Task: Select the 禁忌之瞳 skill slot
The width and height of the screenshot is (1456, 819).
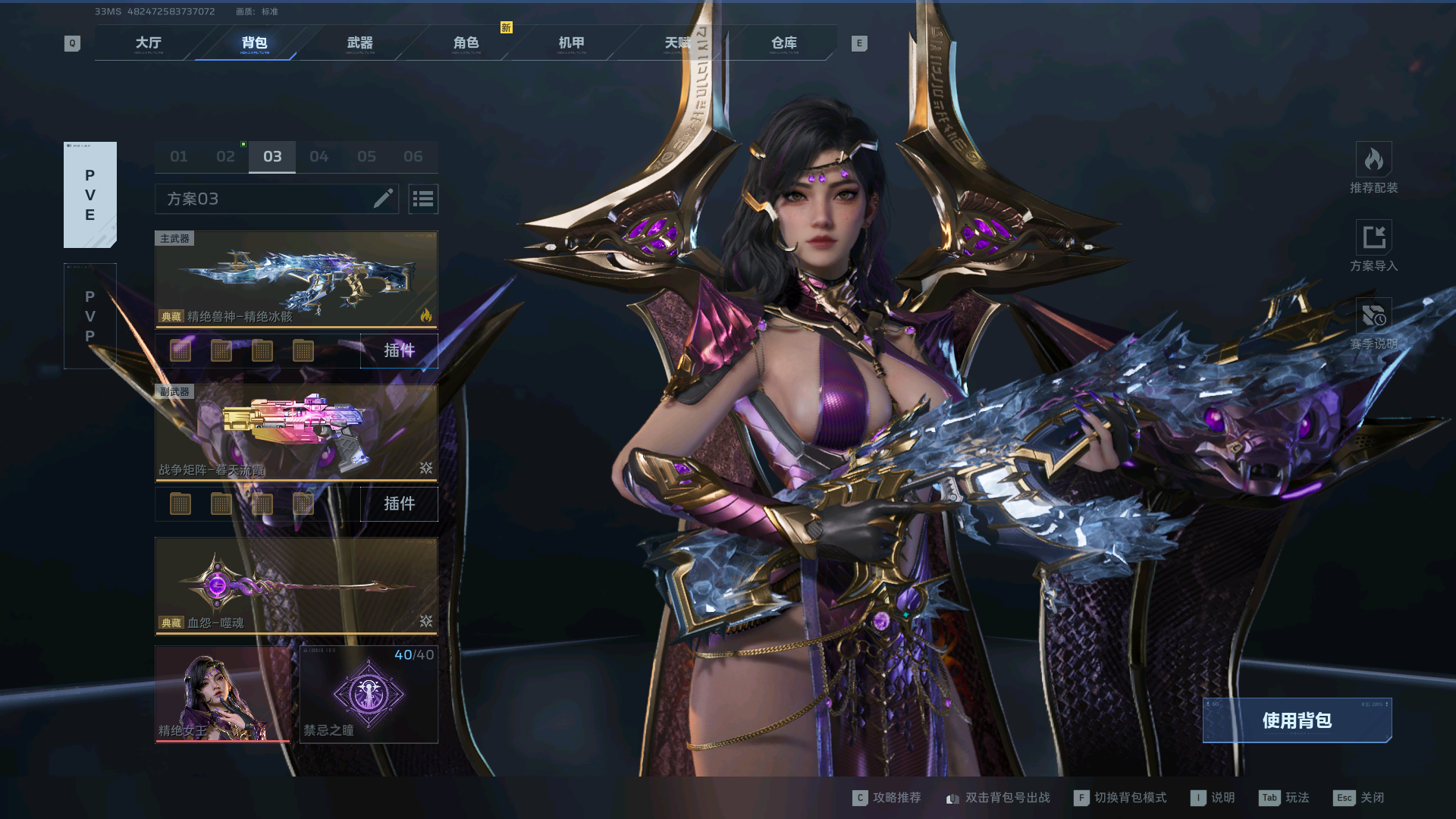Action: tap(369, 694)
